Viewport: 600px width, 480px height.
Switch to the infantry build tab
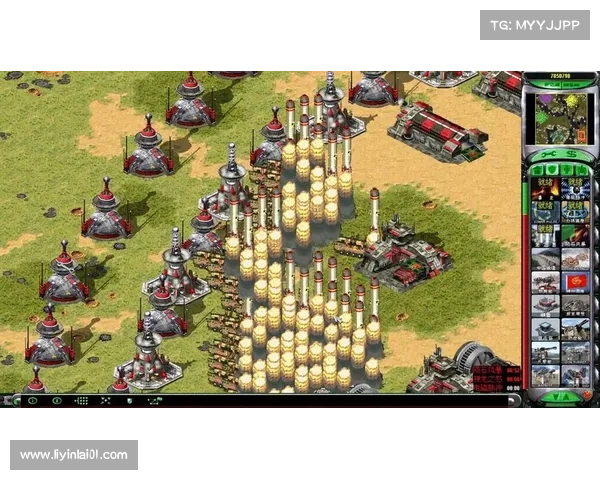[x=565, y=170]
